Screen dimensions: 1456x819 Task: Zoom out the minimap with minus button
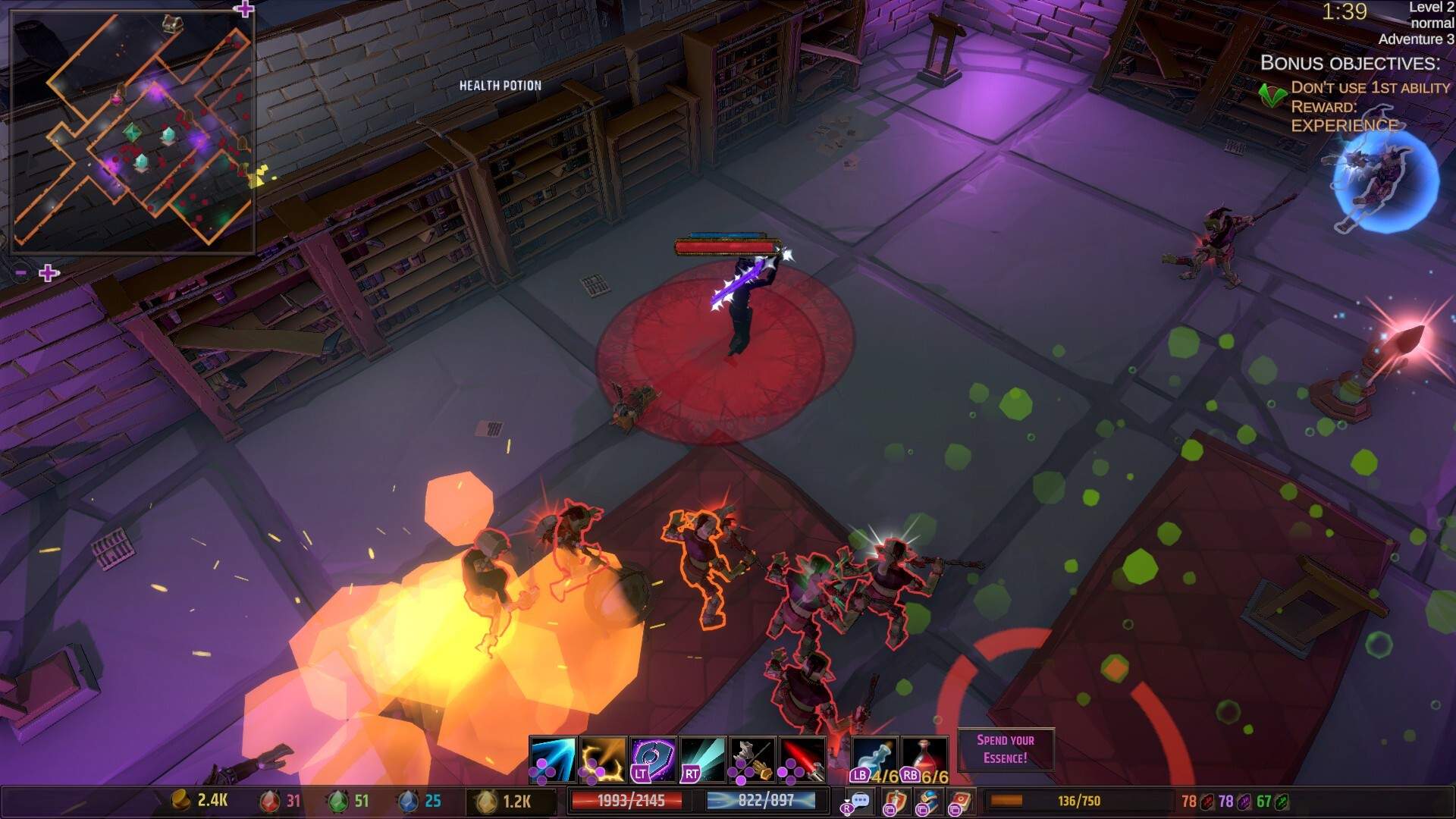[x=21, y=273]
